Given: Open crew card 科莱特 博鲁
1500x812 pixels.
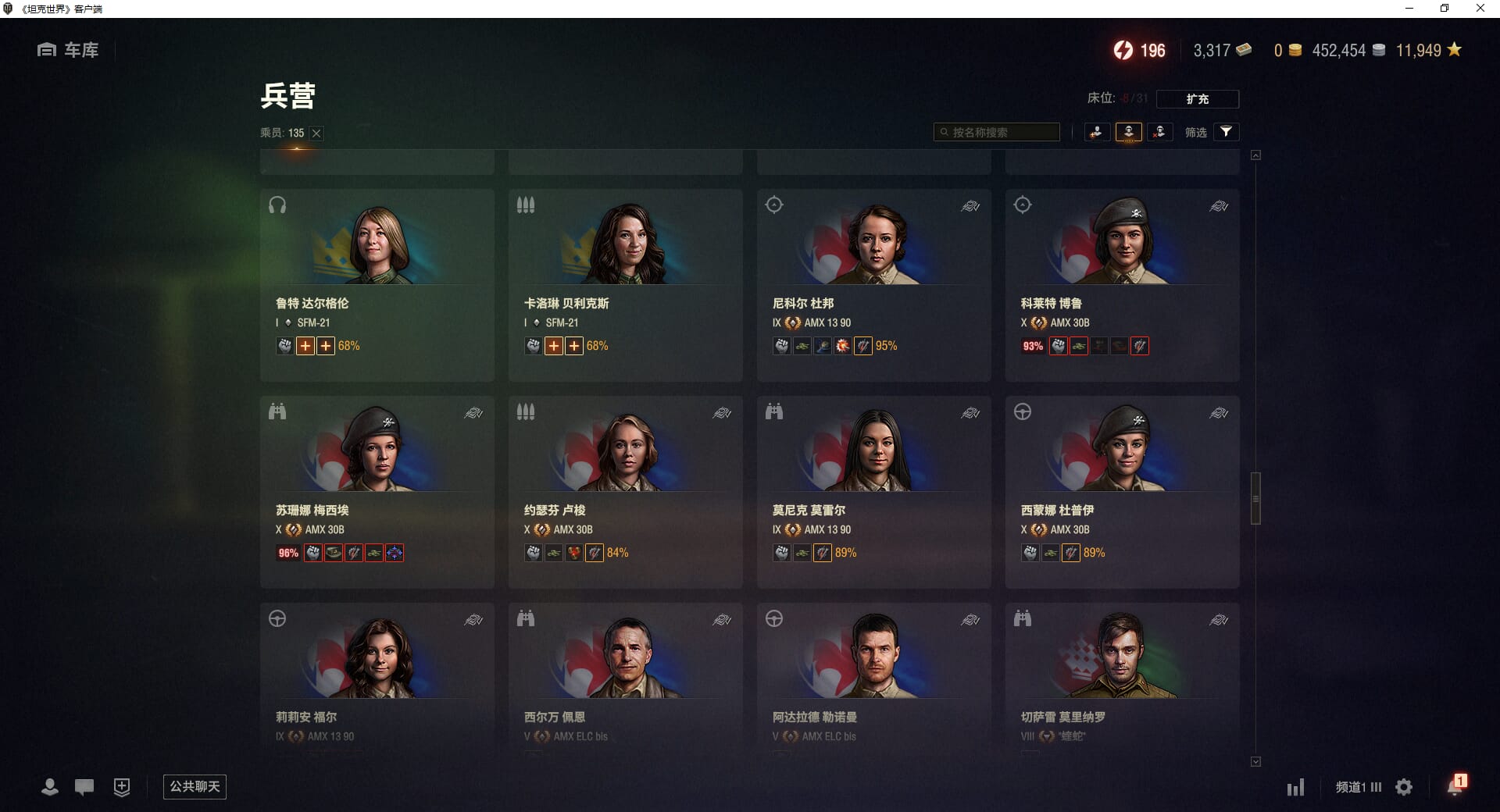Looking at the screenshot, I should click(1122, 285).
